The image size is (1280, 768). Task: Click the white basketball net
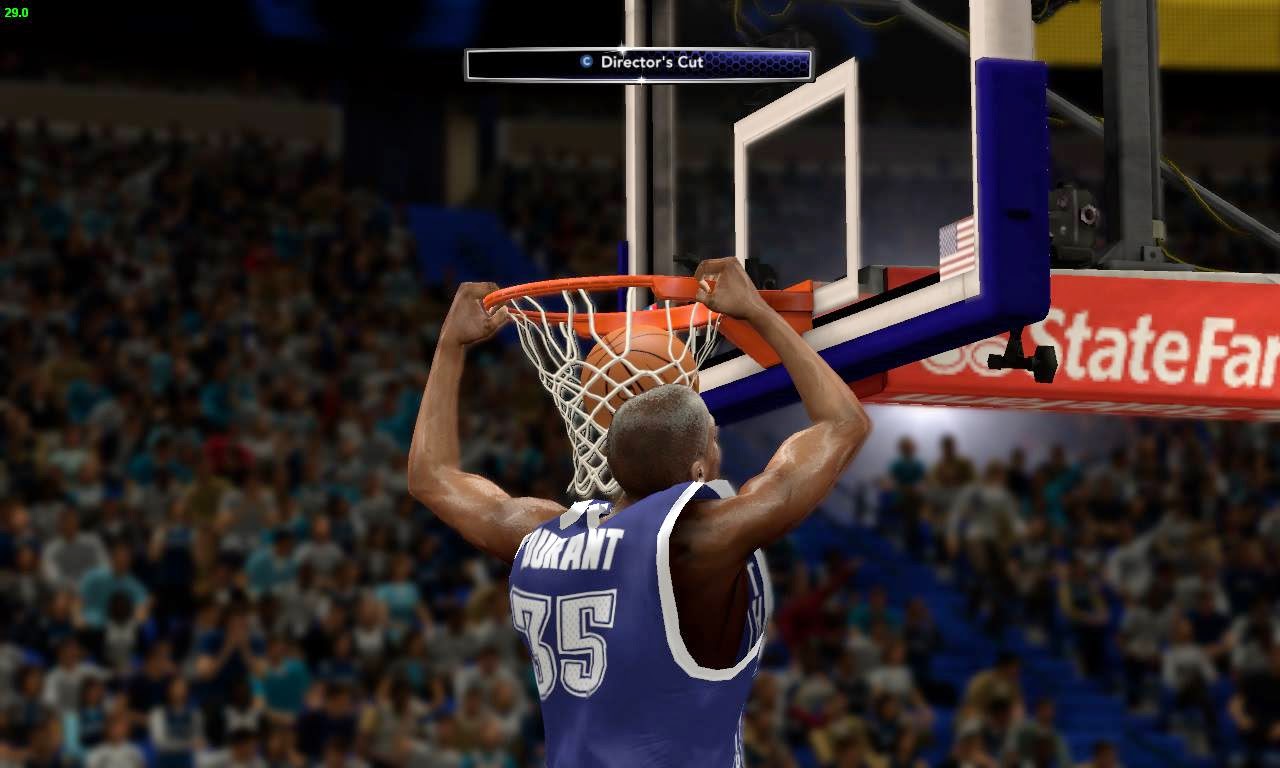(x=575, y=420)
